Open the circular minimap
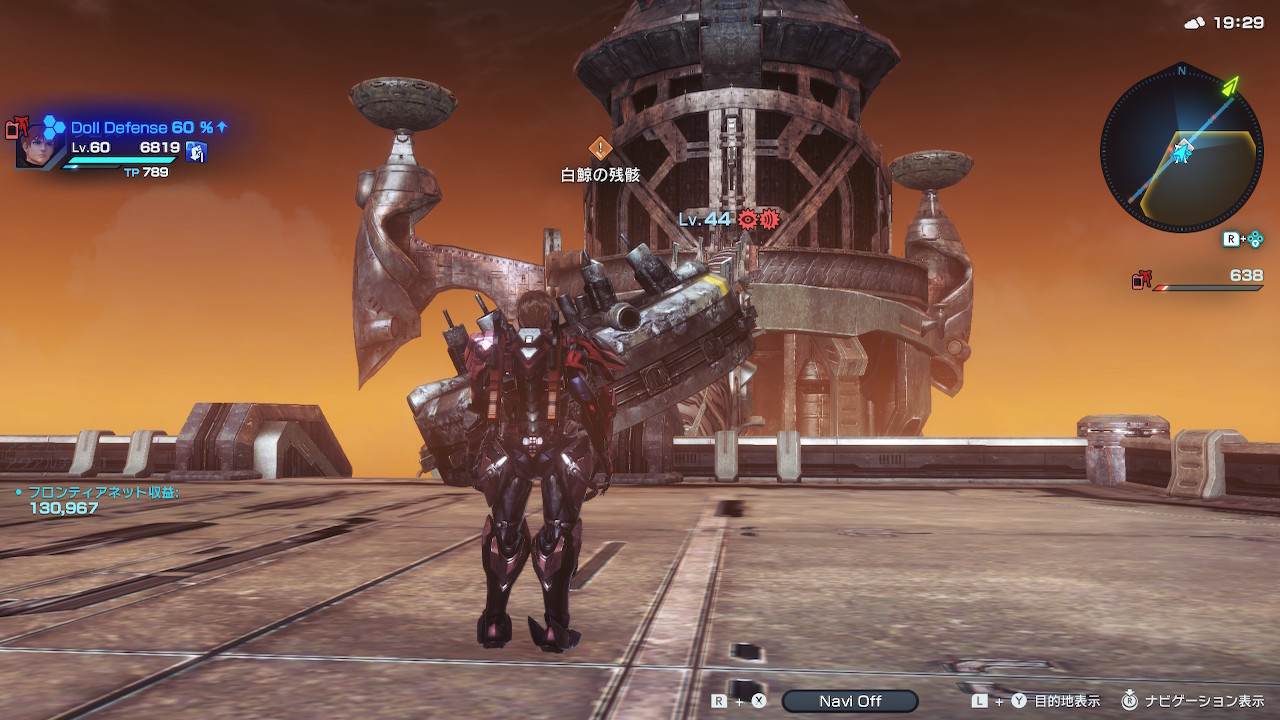 tap(1181, 145)
